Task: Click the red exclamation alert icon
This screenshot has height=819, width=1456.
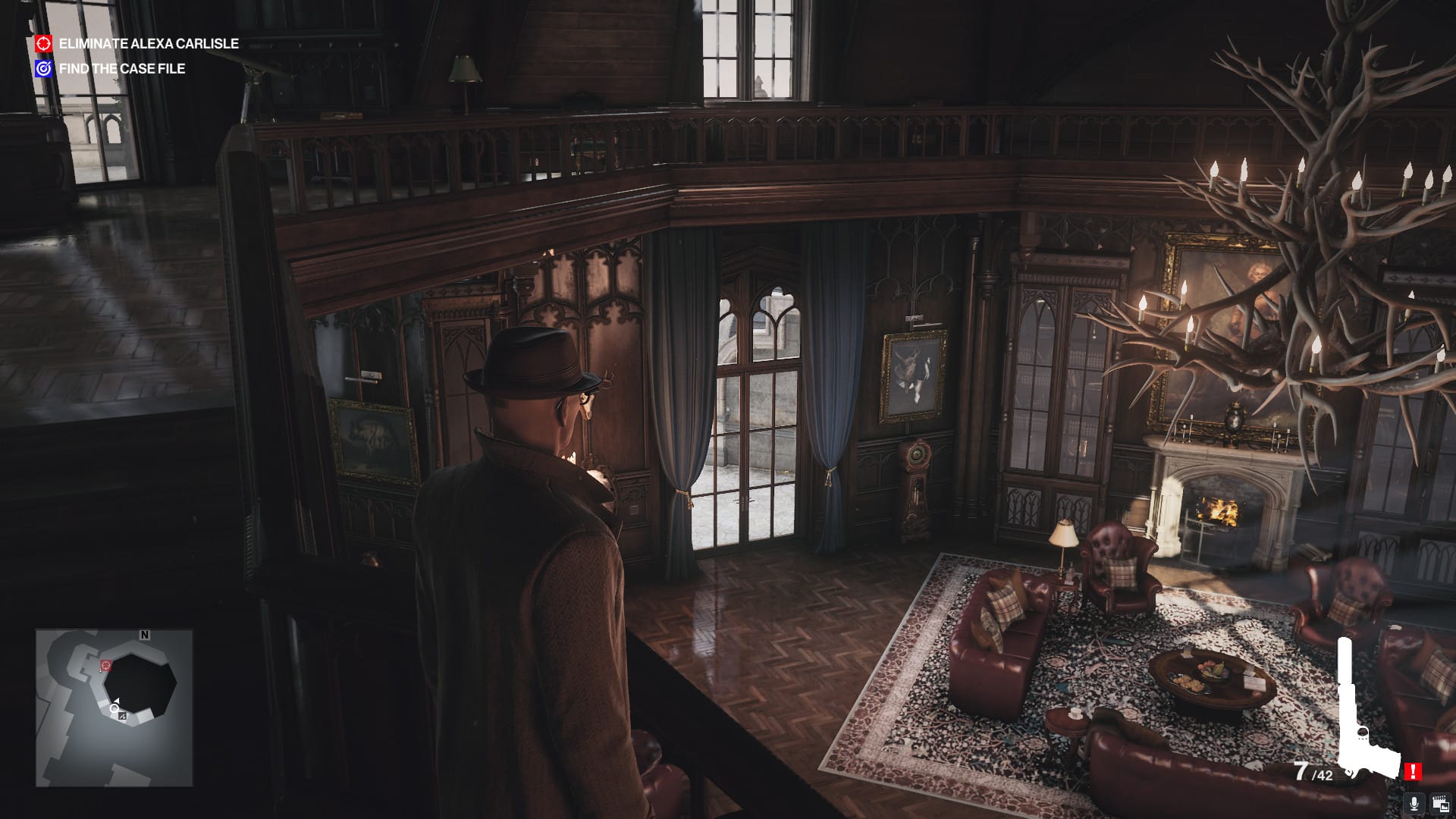Action: [1412, 772]
